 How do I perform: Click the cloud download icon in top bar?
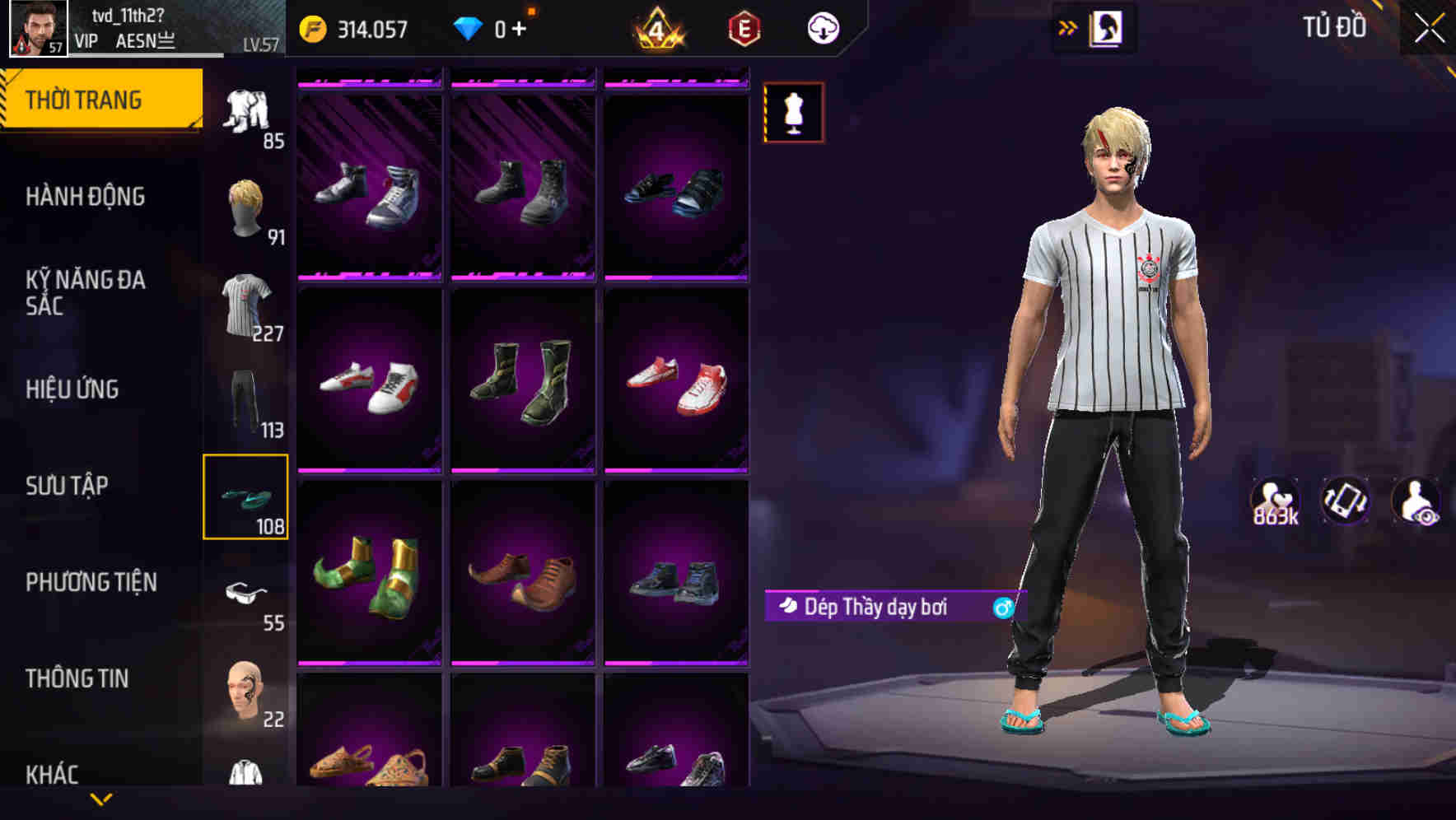point(823,27)
